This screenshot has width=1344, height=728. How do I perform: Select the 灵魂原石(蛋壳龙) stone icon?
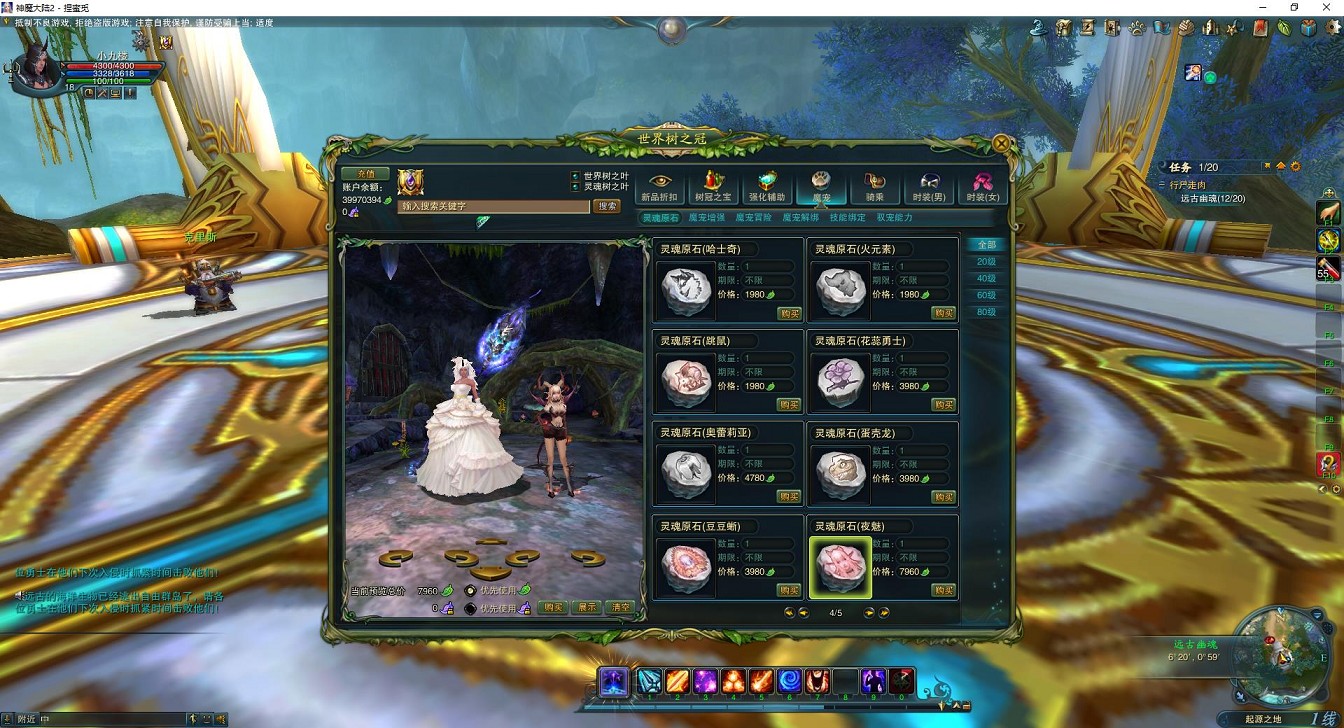point(840,475)
